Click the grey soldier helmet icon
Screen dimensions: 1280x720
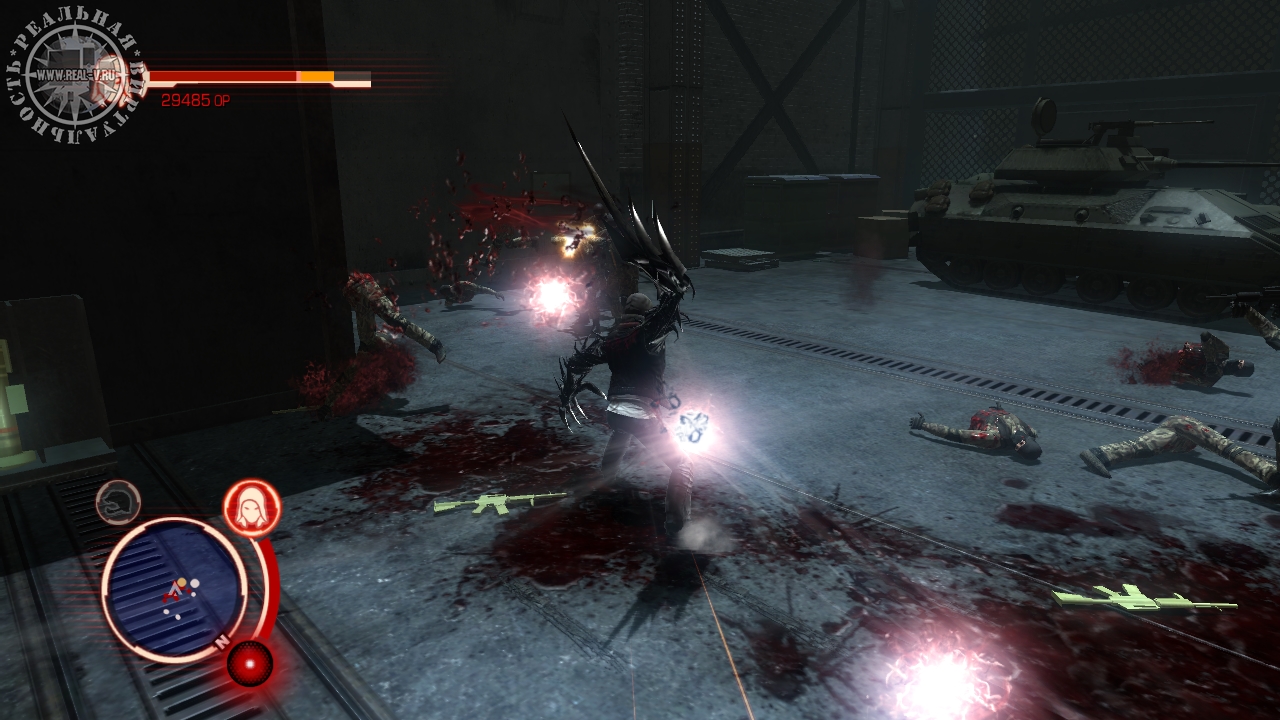point(118,502)
